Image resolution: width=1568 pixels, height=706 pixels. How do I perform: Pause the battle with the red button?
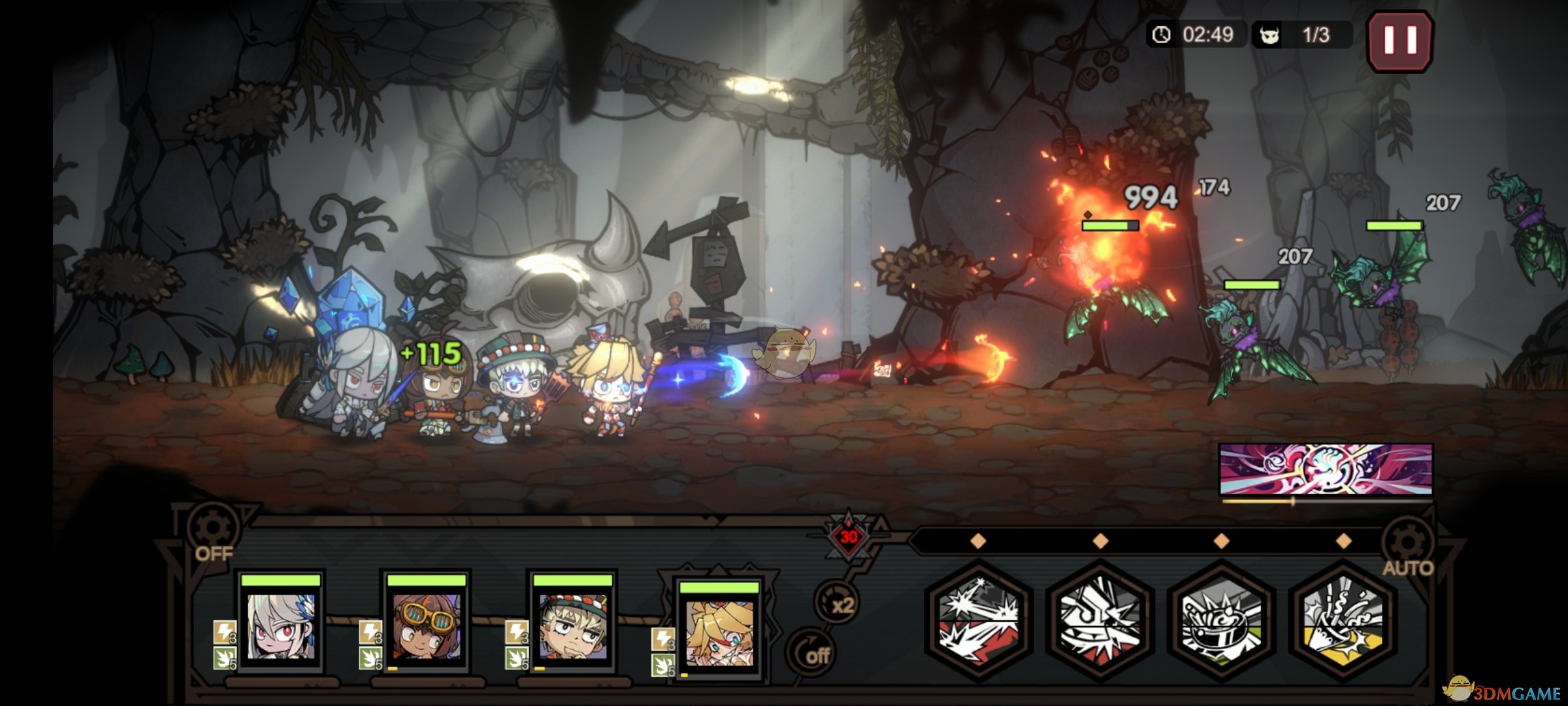[x=1400, y=41]
